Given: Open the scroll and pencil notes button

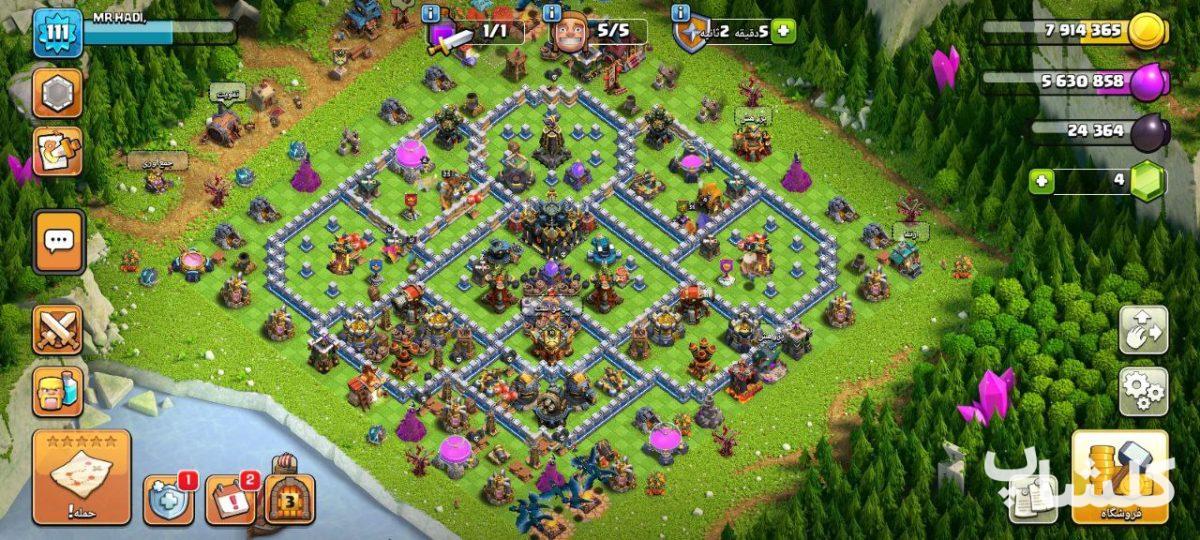Looking at the screenshot, I should click(57, 152).
